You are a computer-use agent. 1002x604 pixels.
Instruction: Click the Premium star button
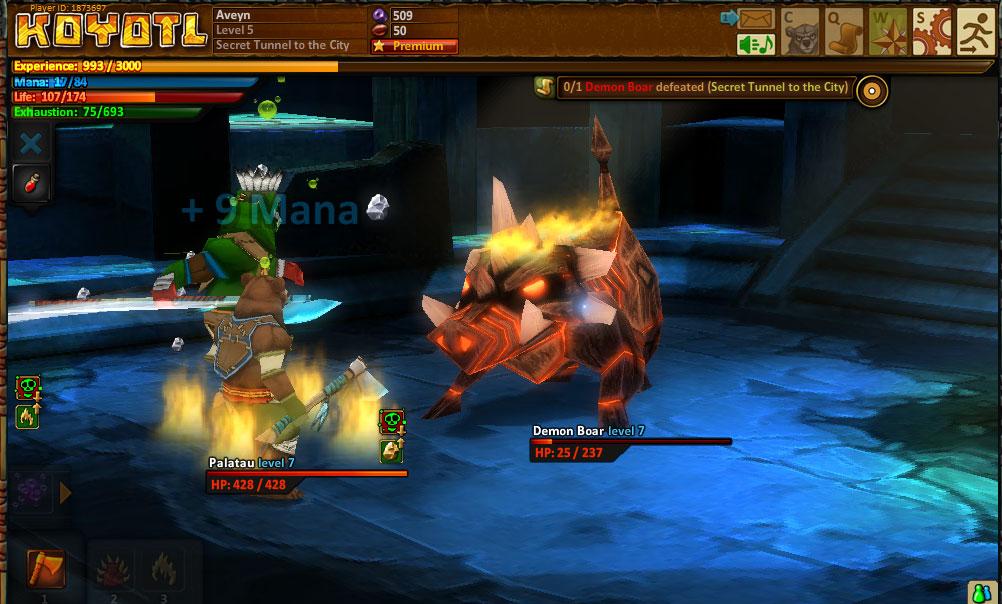(414, 46)
